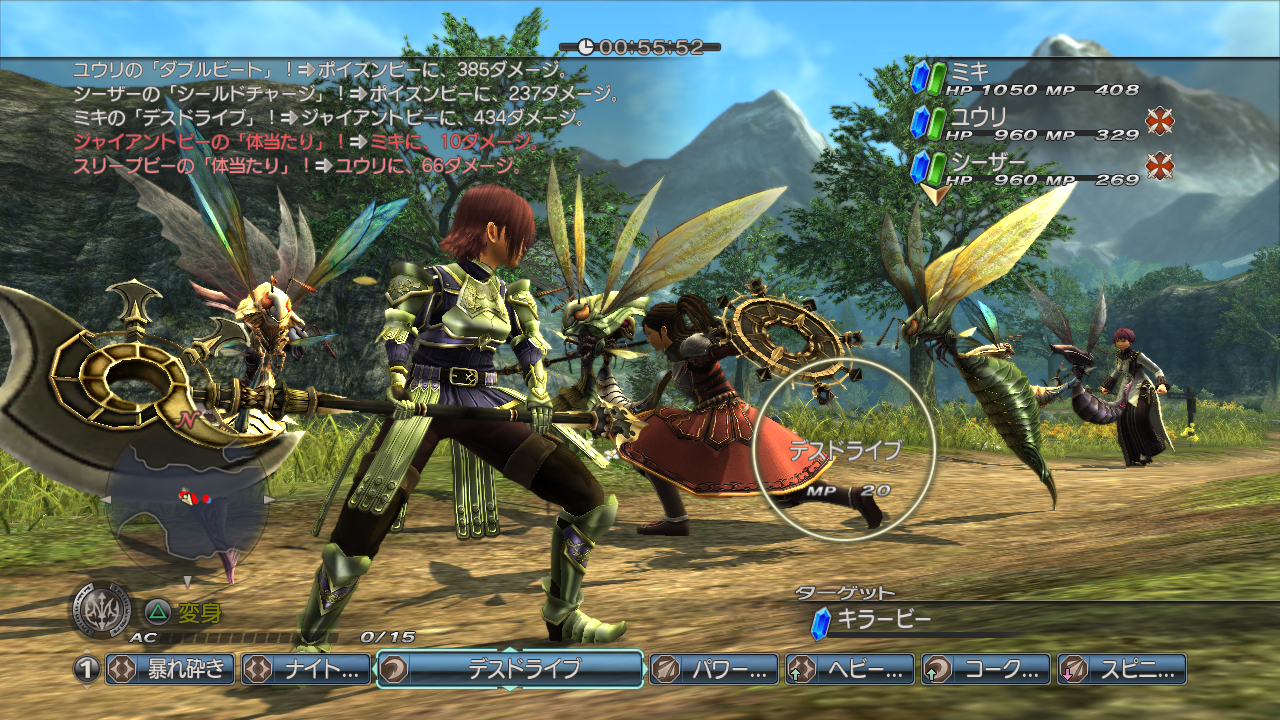
Task: Click ユウリ's red cross status icon
Action: click(1159, 121)
